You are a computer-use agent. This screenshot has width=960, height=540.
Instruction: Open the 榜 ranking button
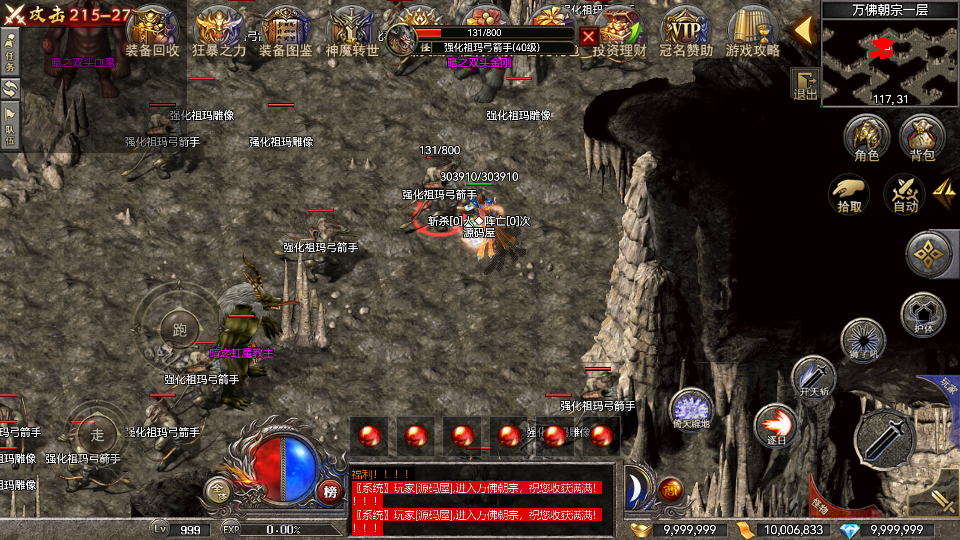330,490
